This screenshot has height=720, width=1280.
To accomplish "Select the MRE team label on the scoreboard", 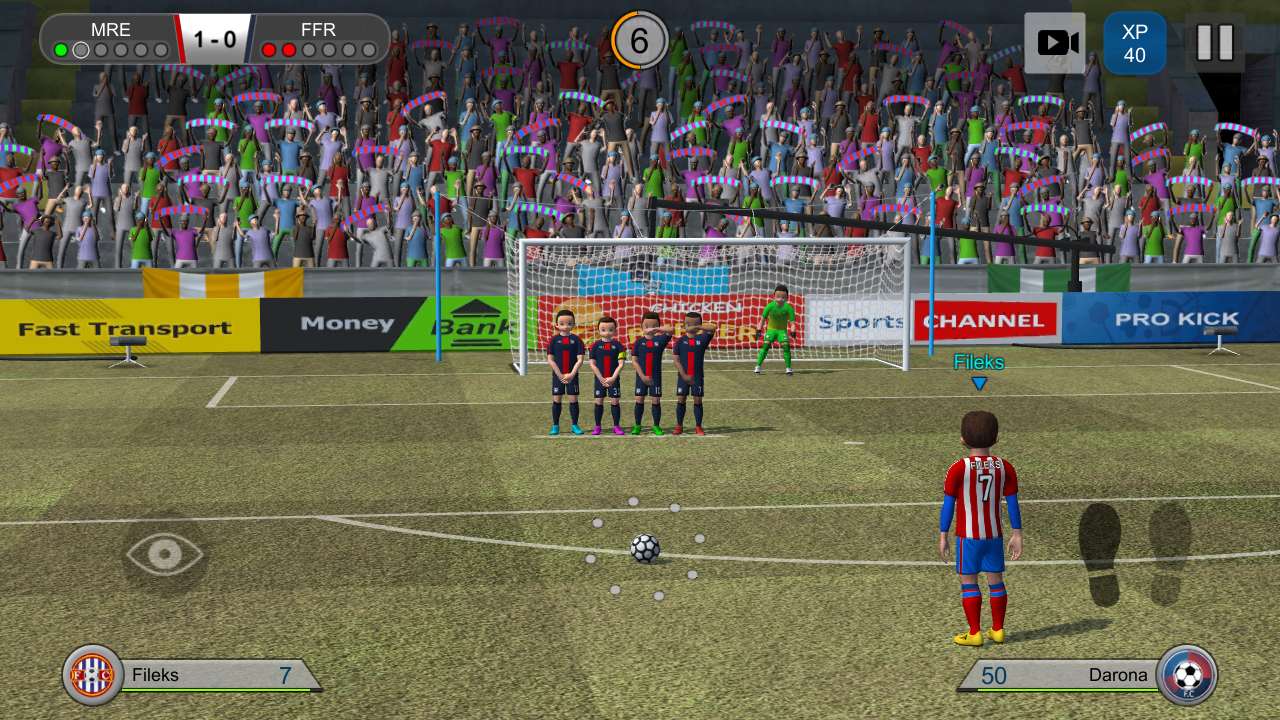I will [111, 30].
